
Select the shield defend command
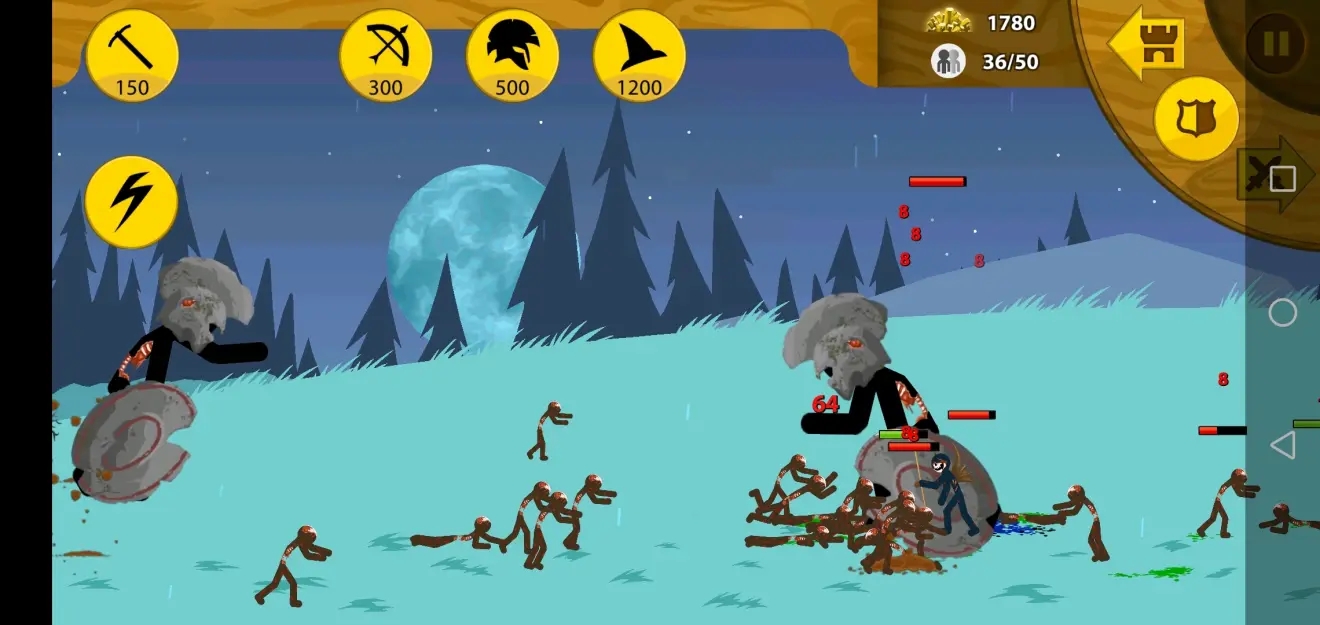pos(1196,119)
